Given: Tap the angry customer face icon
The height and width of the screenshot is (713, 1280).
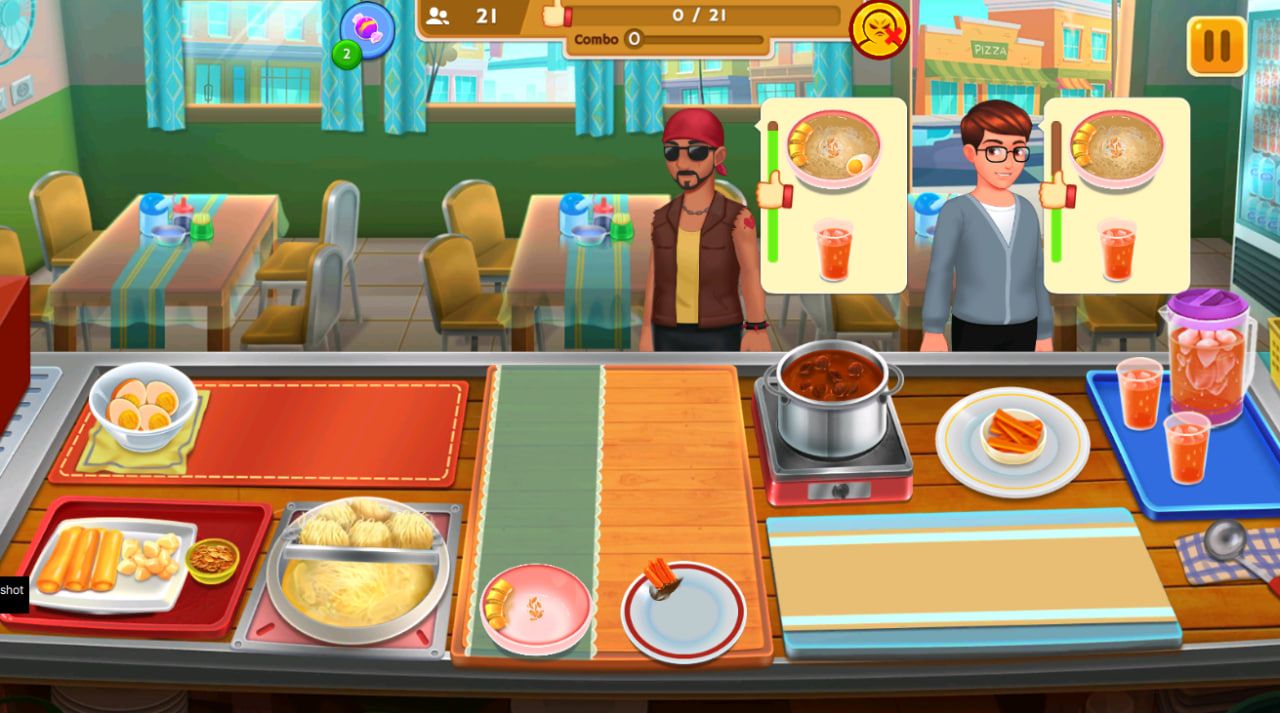Looking at the screenshot, I should [879, 29].
